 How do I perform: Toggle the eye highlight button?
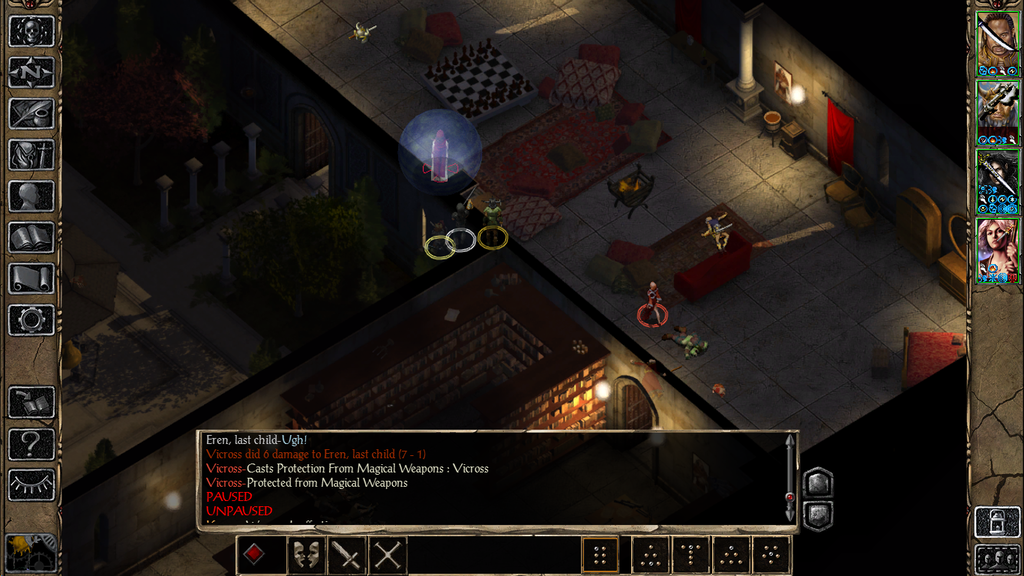tap(31, 485)
